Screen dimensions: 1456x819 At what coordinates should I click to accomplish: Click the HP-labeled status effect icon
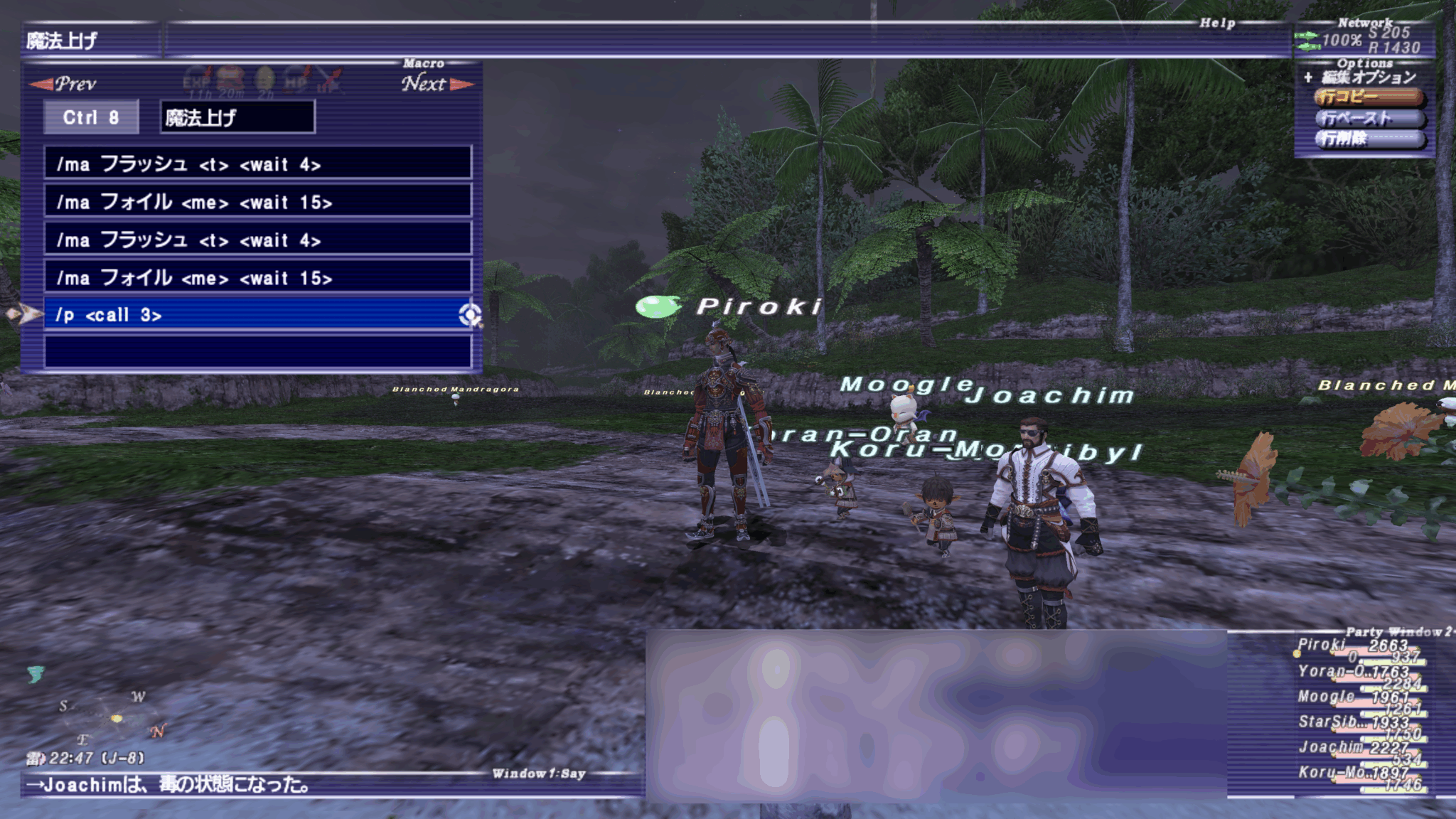tap(294, 77)
